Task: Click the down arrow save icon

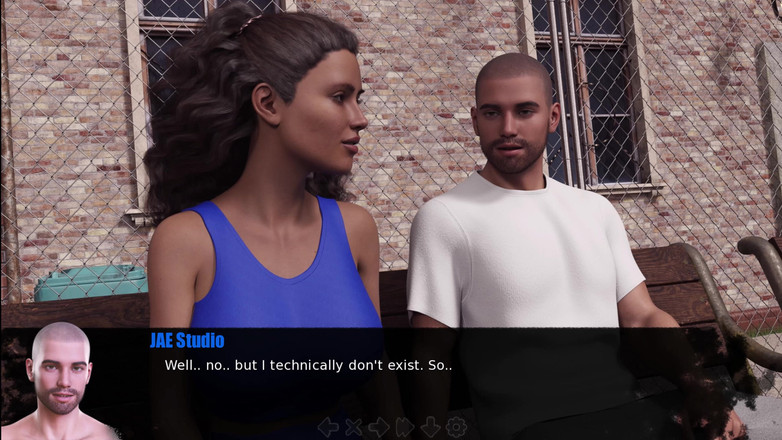Action: 430,427
